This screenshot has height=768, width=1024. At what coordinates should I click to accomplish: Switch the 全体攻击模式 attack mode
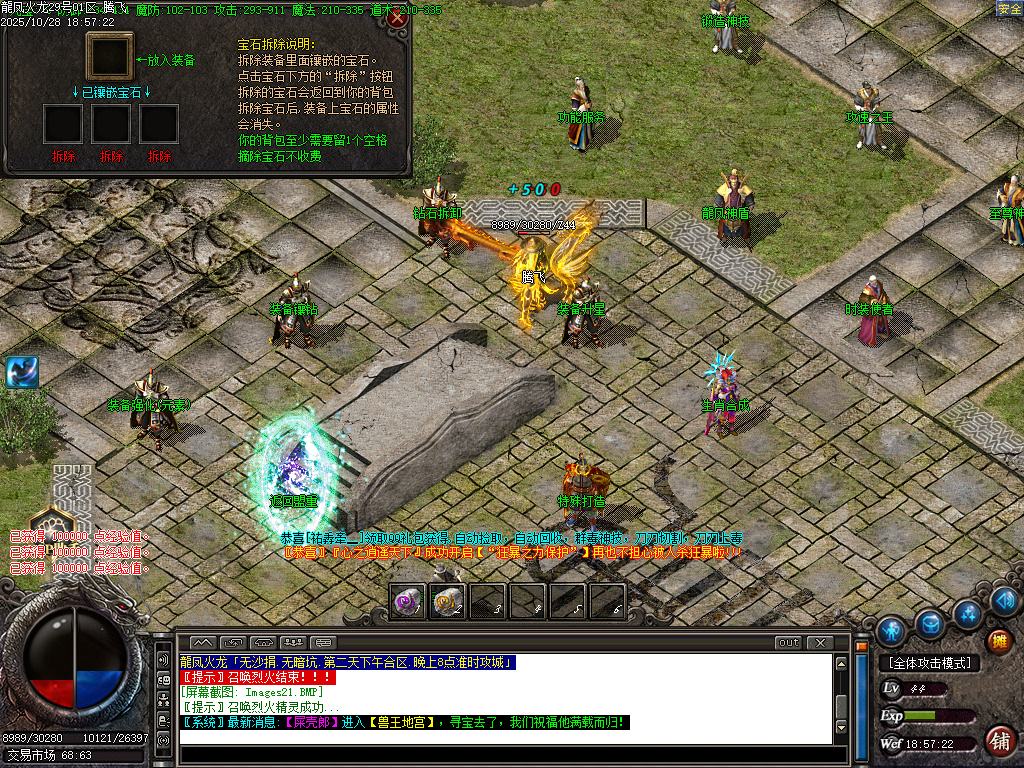930,663
